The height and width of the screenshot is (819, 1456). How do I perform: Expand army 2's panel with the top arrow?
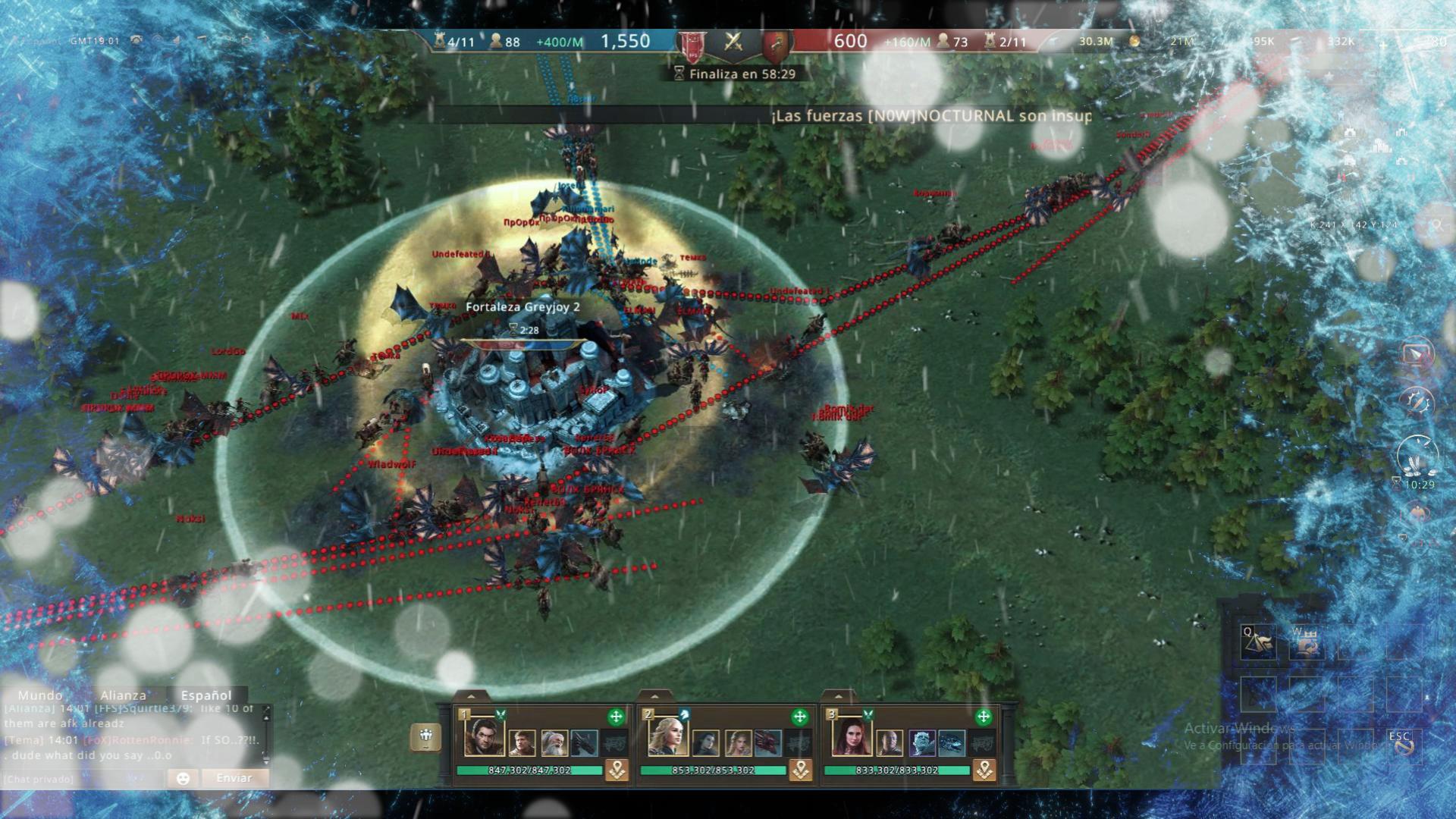[x=654, y=695]
